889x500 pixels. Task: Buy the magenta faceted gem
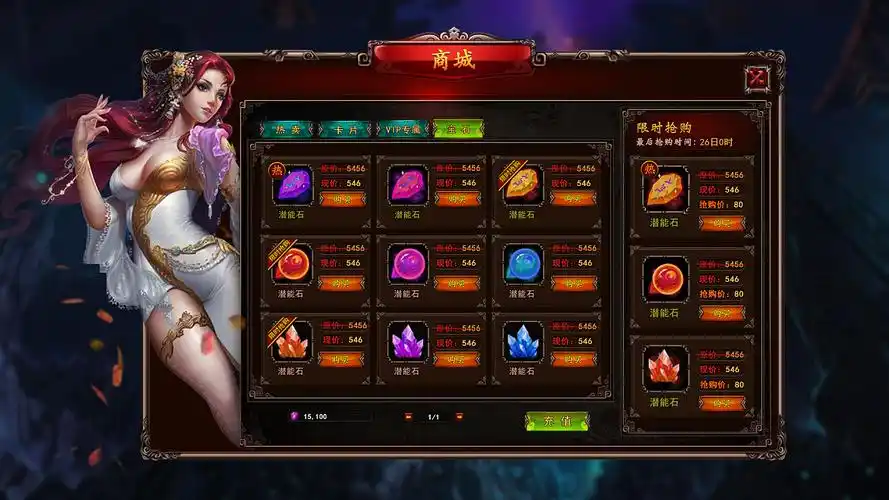pyautogui.click(x=457, y=199)
